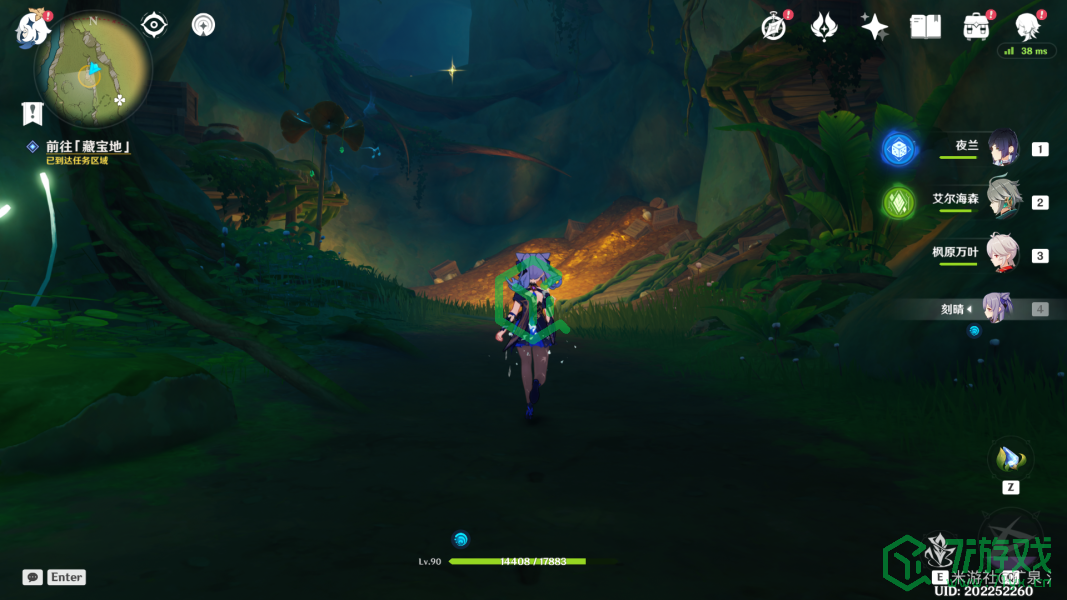Screen dimensions: 1067x600
Task: Switch to party member 艾尔海森
Action: coord(1003,201)
